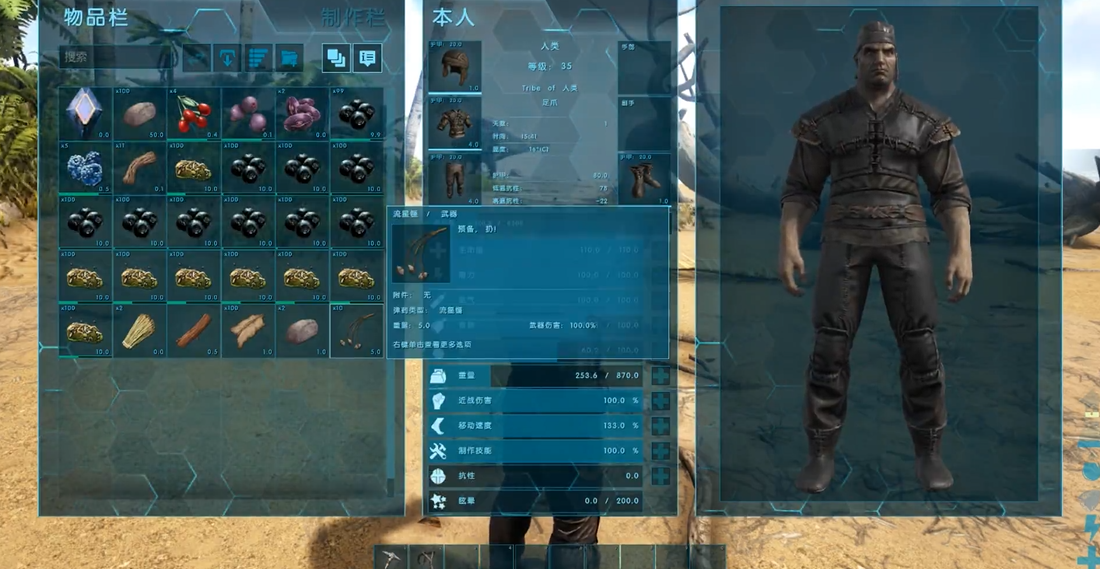Add a point to 重量 weight
1100x569 pixels.
point(661,376)
